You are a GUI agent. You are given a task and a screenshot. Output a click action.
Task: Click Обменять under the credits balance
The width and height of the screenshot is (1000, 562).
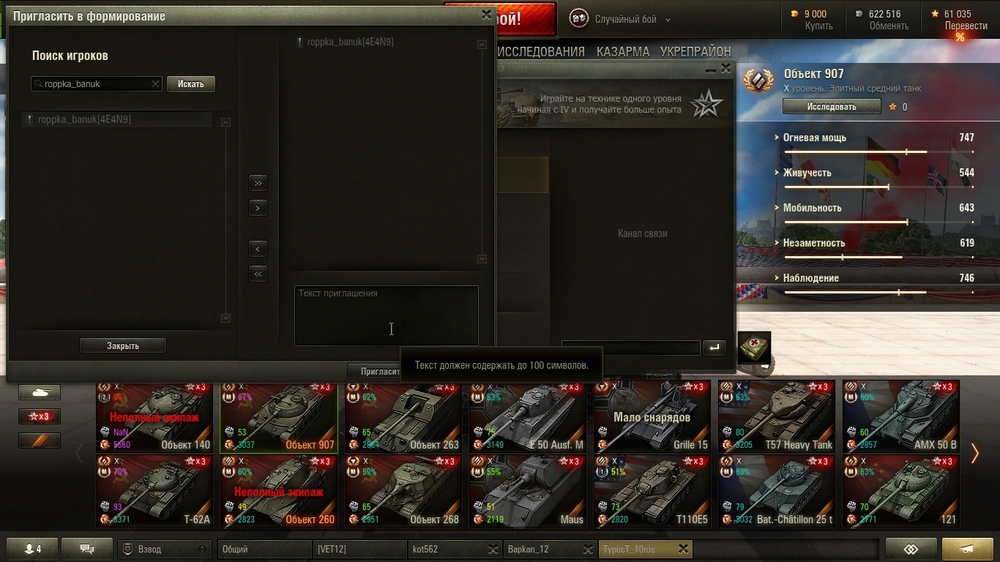(x=888, y=26)
